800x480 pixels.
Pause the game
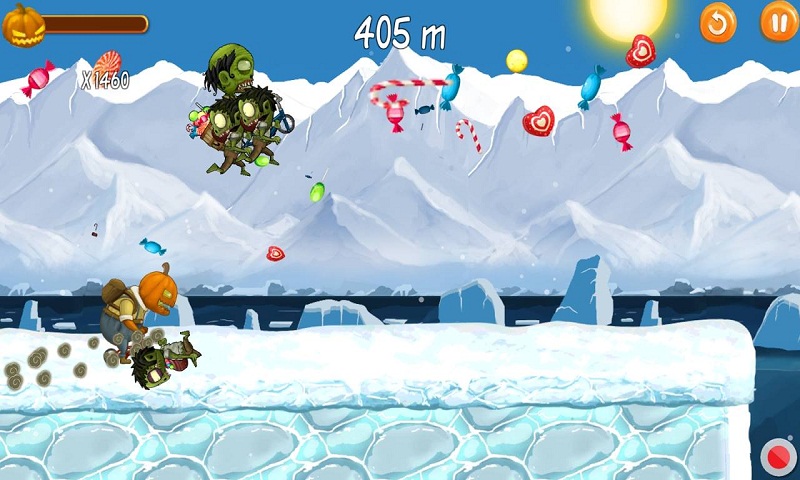pos(779,22)
